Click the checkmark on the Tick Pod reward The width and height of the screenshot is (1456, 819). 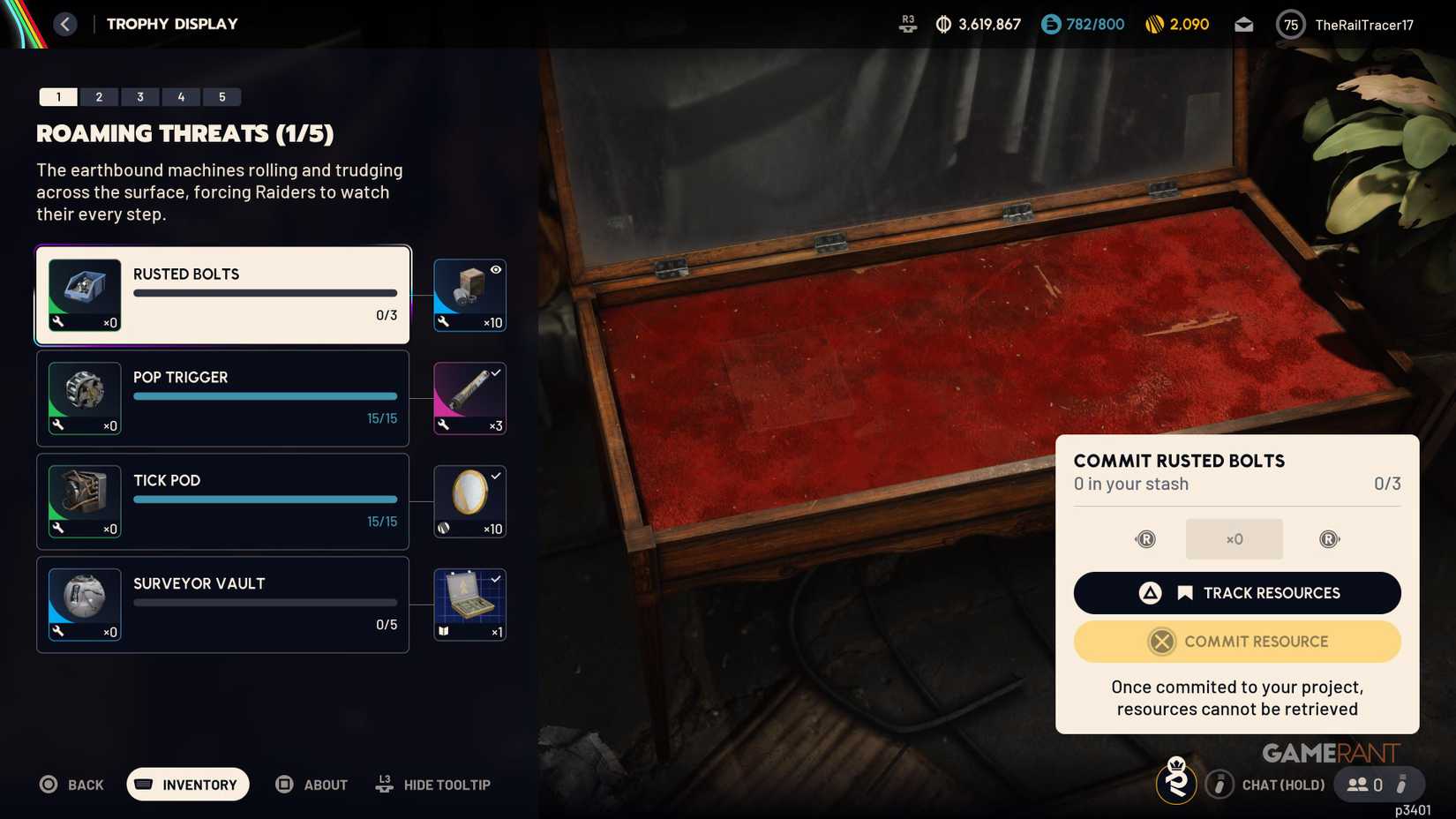click(x=497, y=476)
